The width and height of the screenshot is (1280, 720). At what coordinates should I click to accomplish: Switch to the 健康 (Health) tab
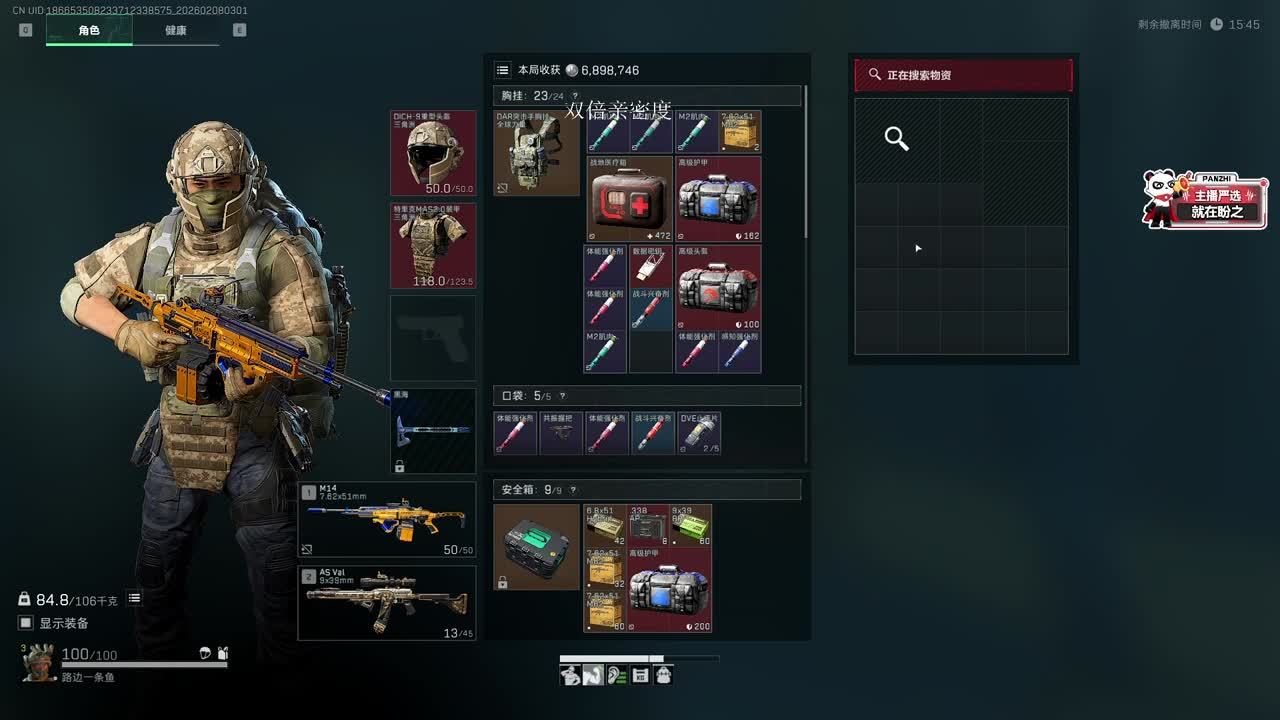(x=176, y=30)
